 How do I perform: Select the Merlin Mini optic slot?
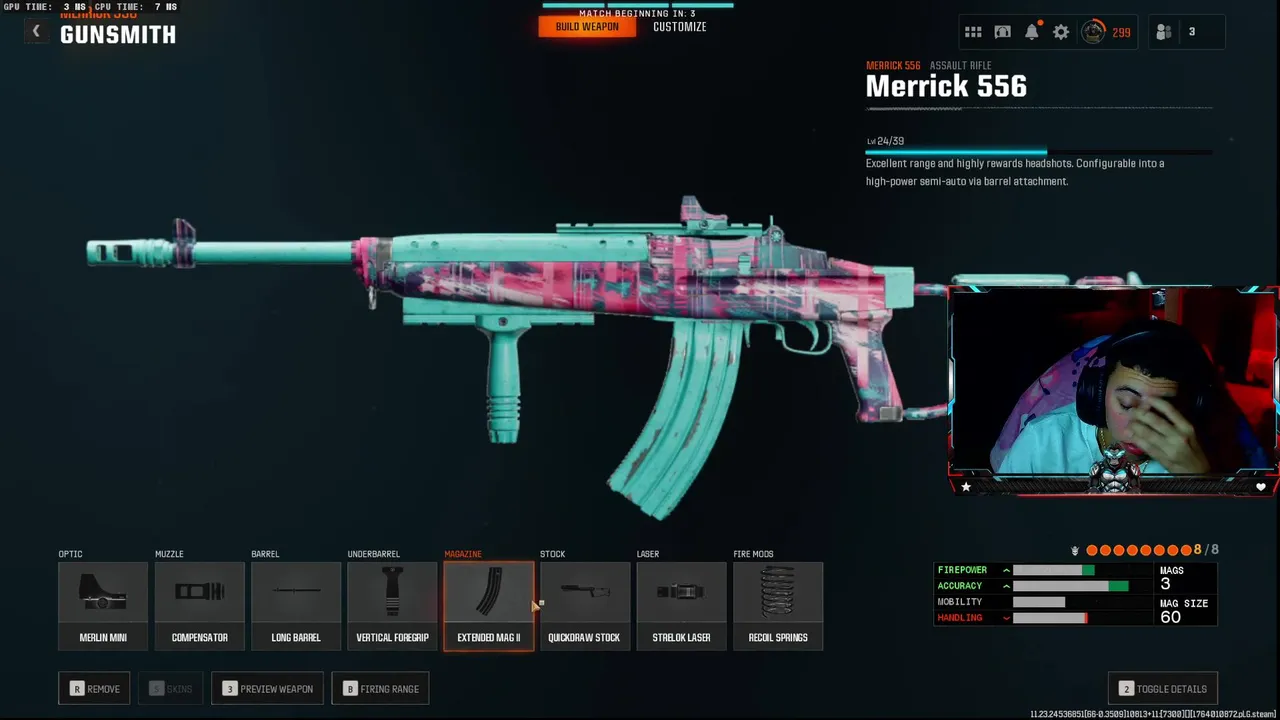coord(103,606)
